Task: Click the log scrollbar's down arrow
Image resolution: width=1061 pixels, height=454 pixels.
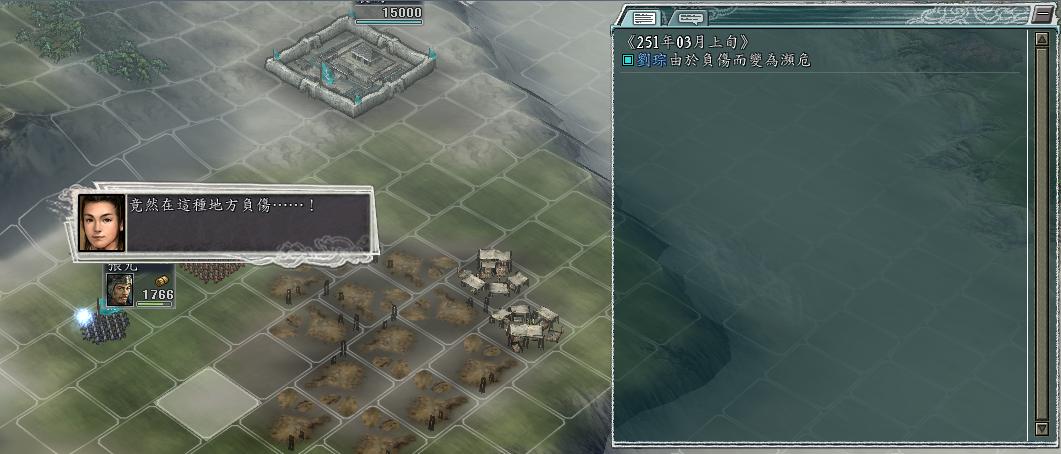Action: coord(1041,431)
